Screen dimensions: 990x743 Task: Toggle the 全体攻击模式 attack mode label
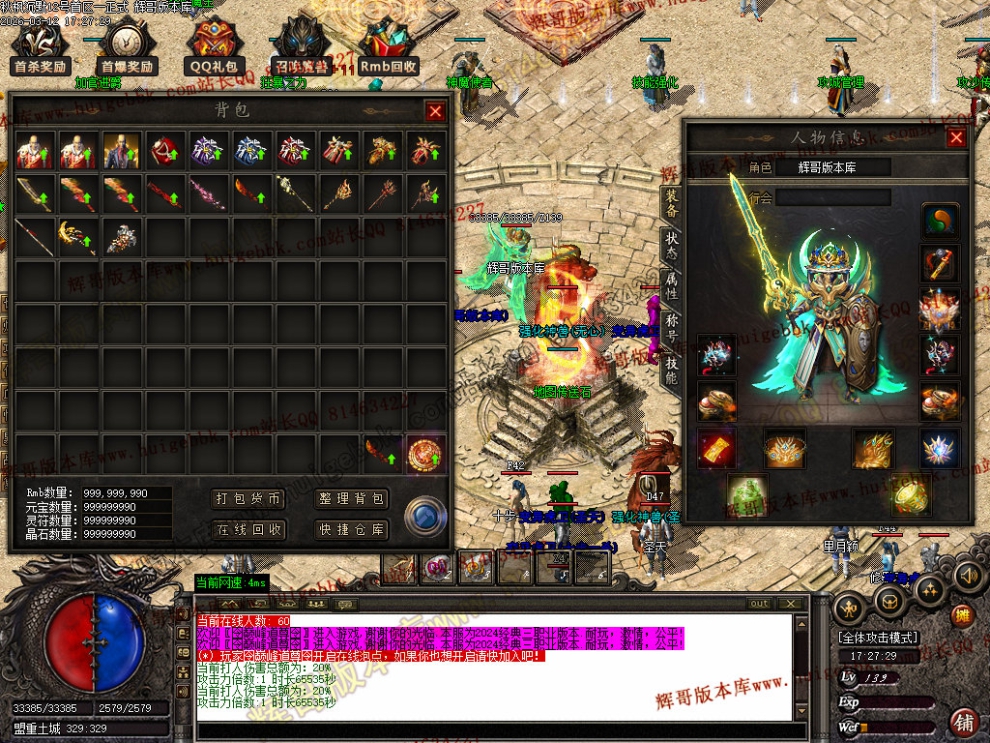(878, 637)
